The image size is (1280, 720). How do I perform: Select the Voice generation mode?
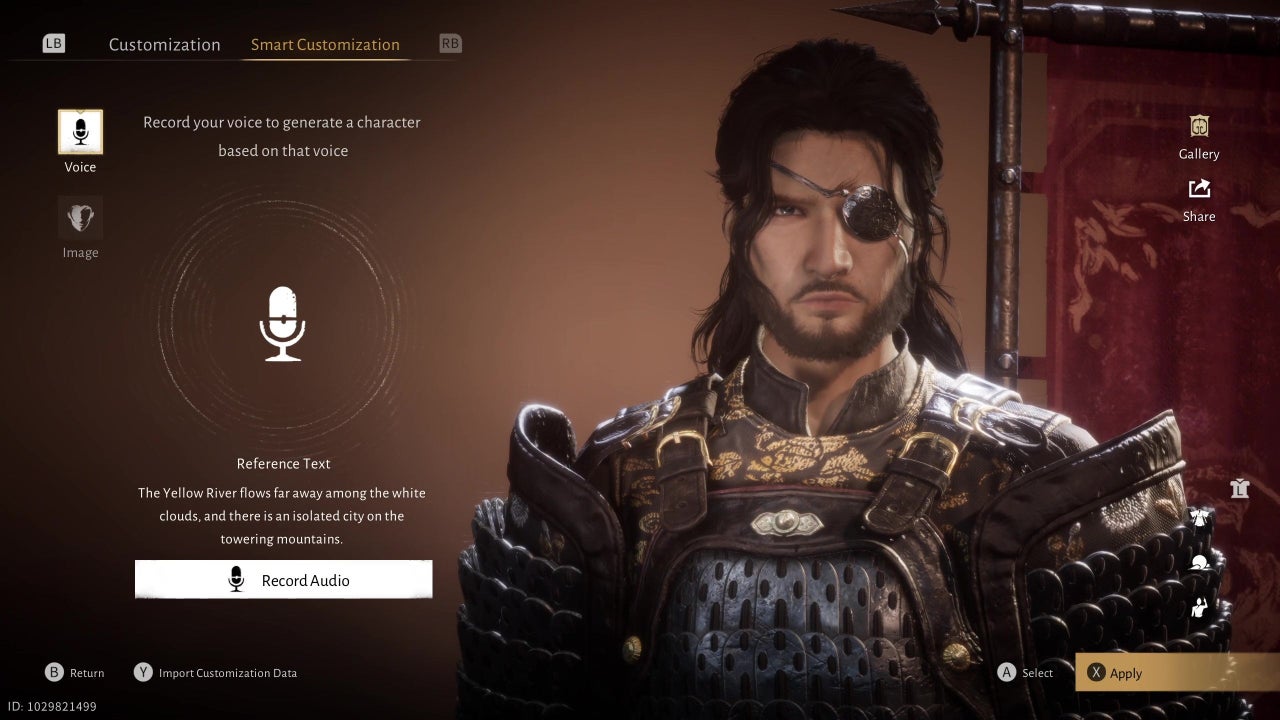[80, 132]
